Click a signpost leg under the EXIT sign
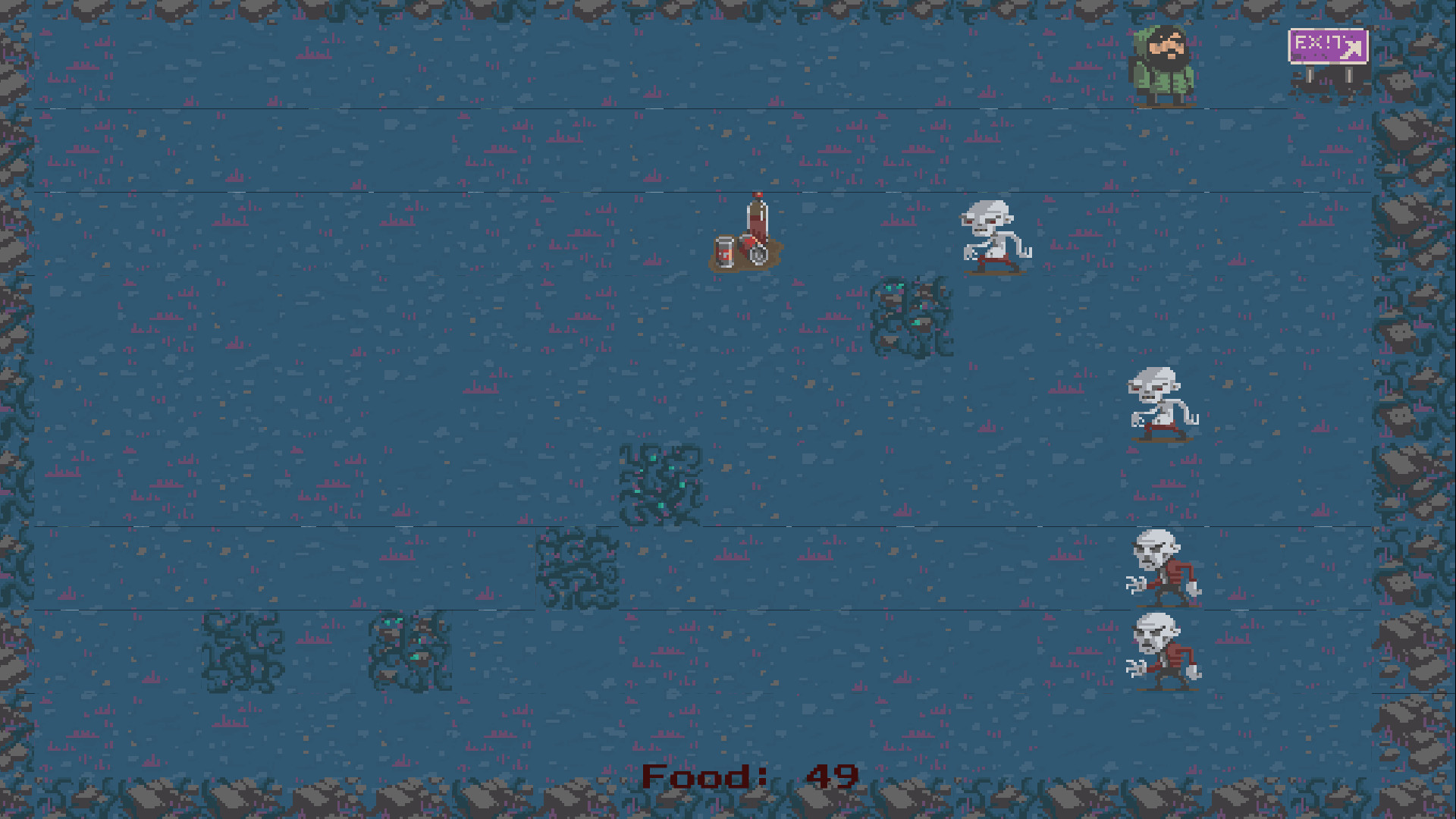This screenshot has width=1456, height=819. [x=1310, y=76]
